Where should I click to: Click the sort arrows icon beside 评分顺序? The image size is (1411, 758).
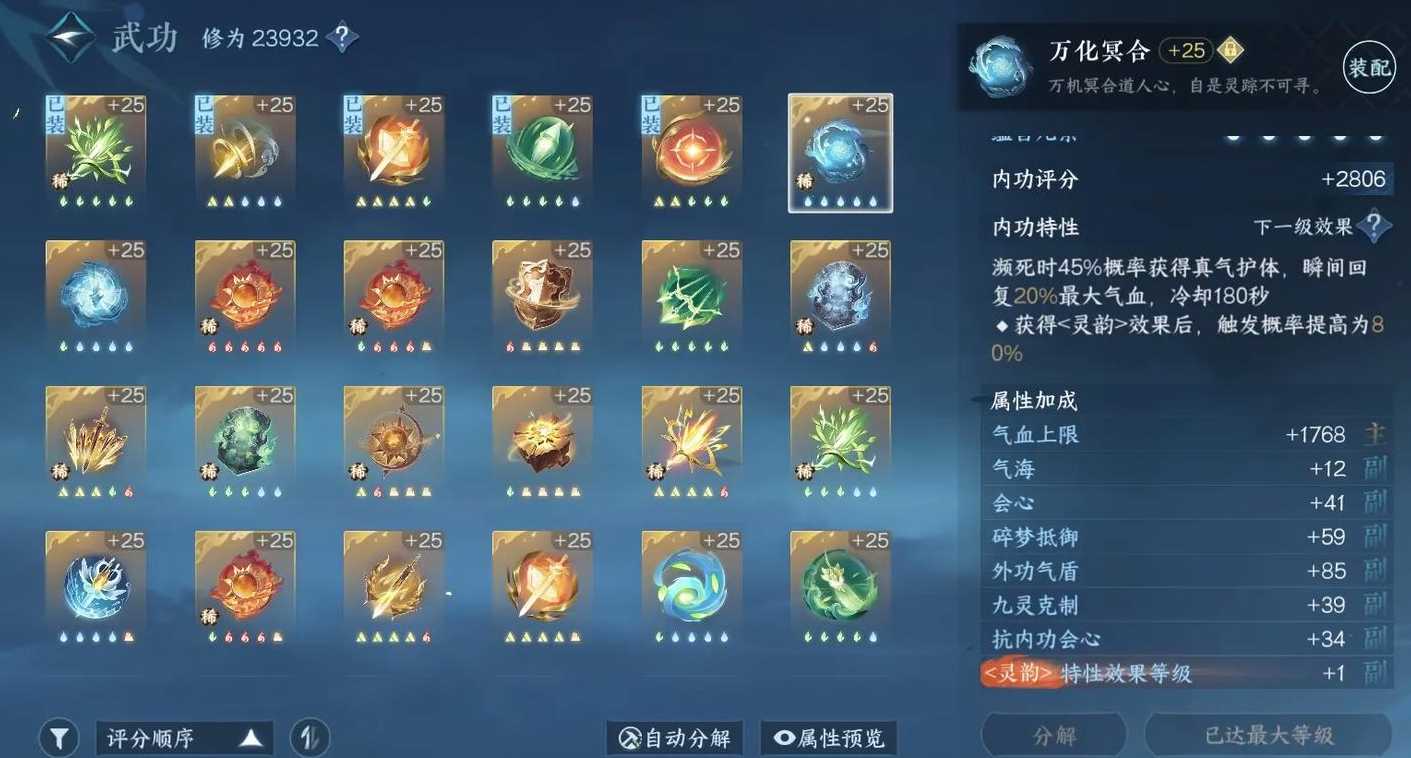(310, 736)
